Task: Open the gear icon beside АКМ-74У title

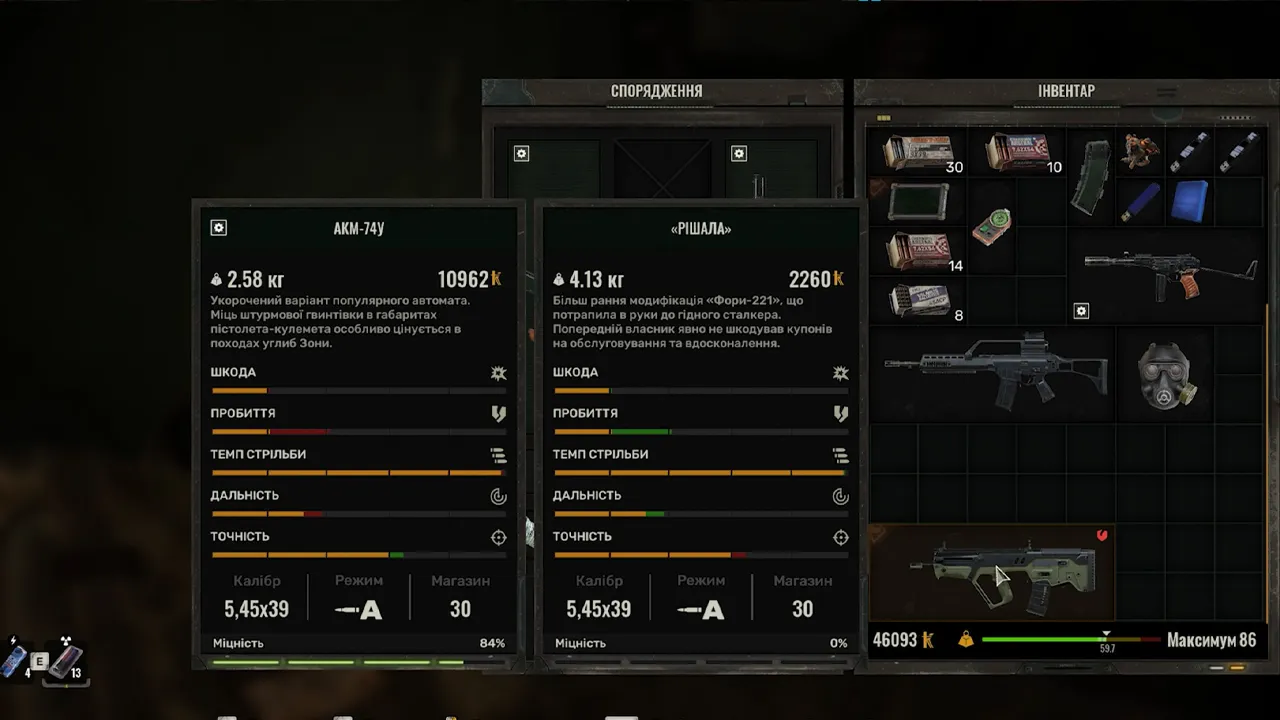Action: 219,228
